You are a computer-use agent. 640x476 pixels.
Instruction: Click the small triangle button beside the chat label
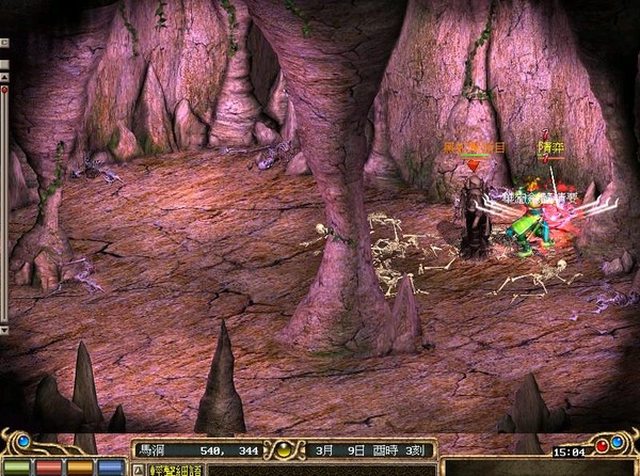(137, 467)
